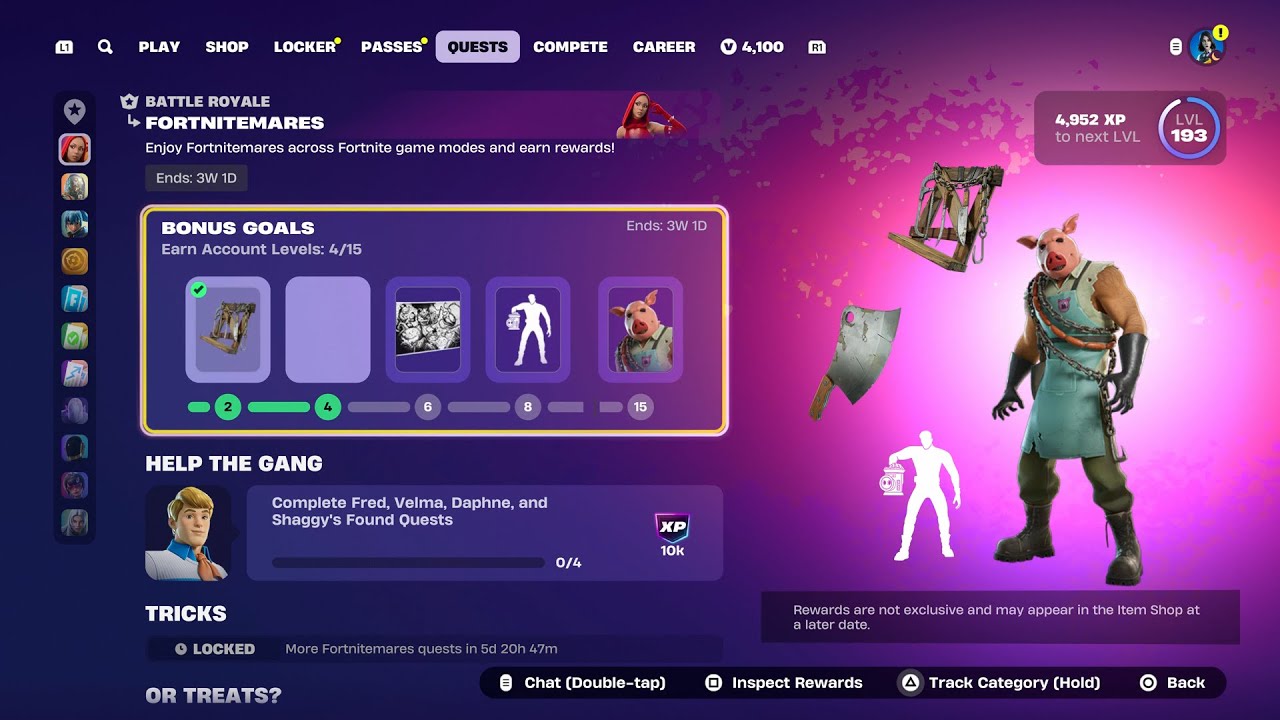Open the CAREER section
This screenshot has width=1280, height=720.
(x=663, y=46)
